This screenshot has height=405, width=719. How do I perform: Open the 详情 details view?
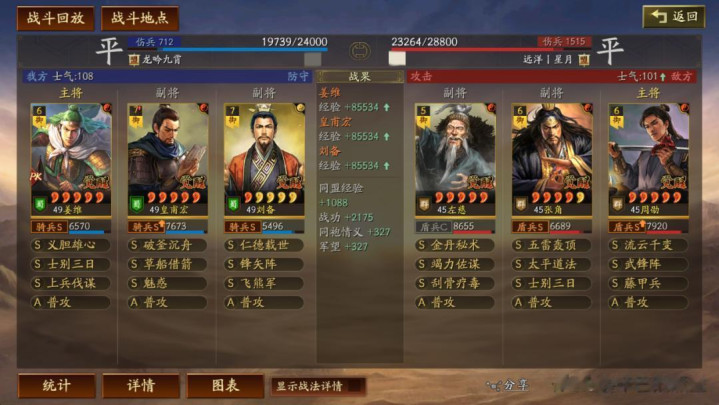point(141,385)
